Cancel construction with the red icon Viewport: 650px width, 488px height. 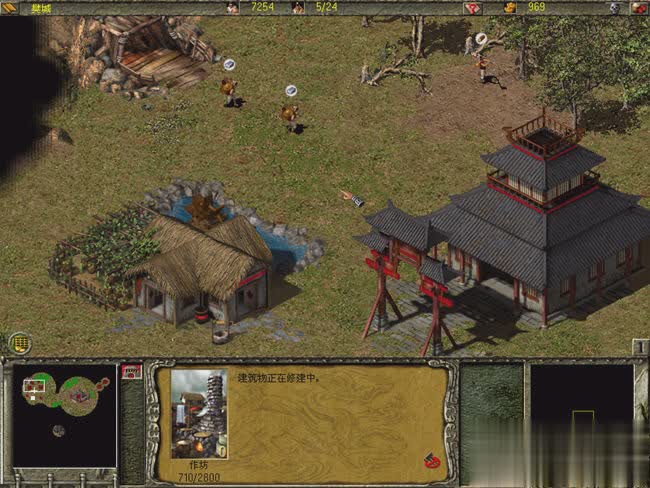pyautogui.click(x=432, y=461)
